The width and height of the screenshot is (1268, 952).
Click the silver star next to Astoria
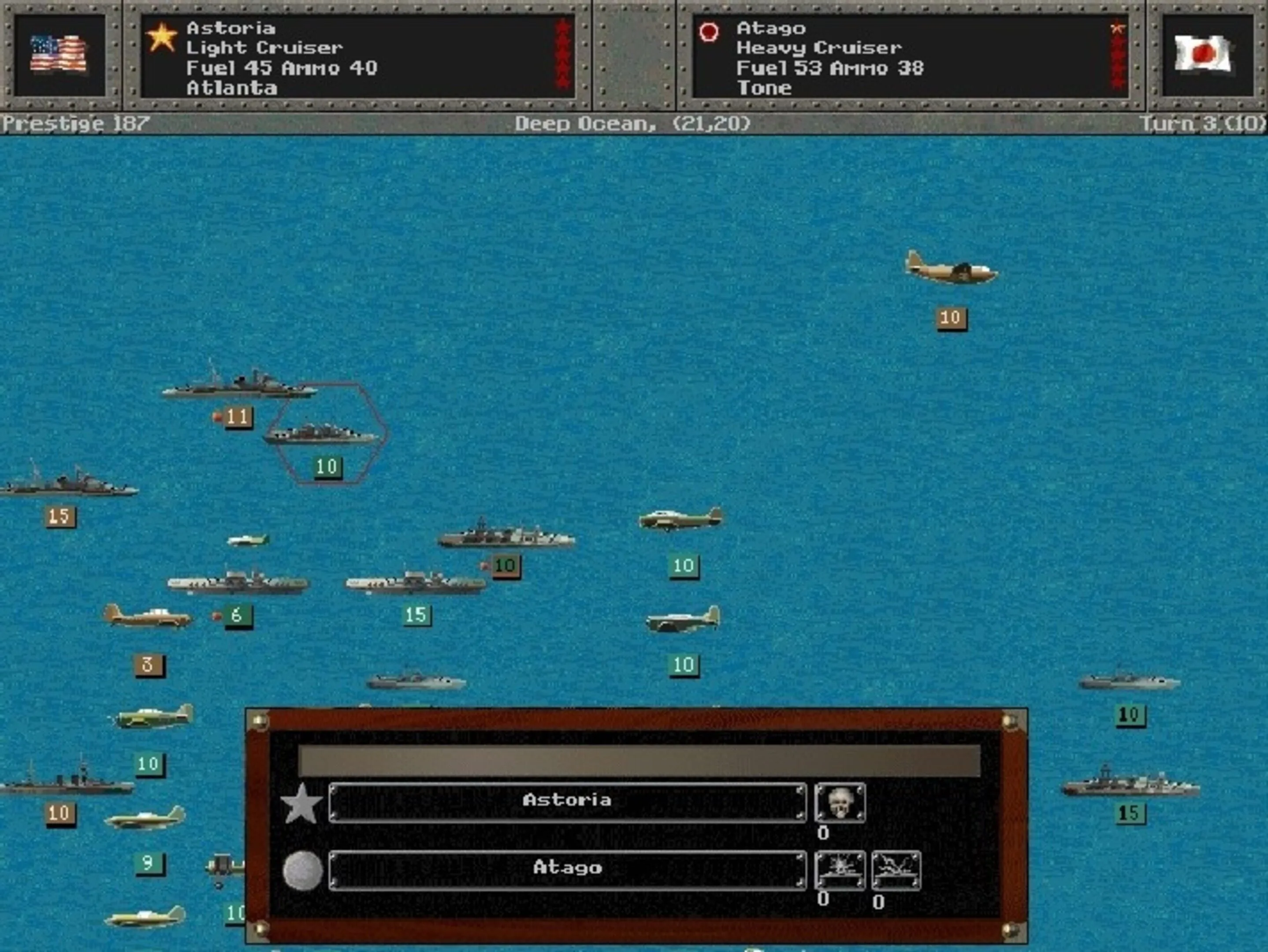click(301, 803)
